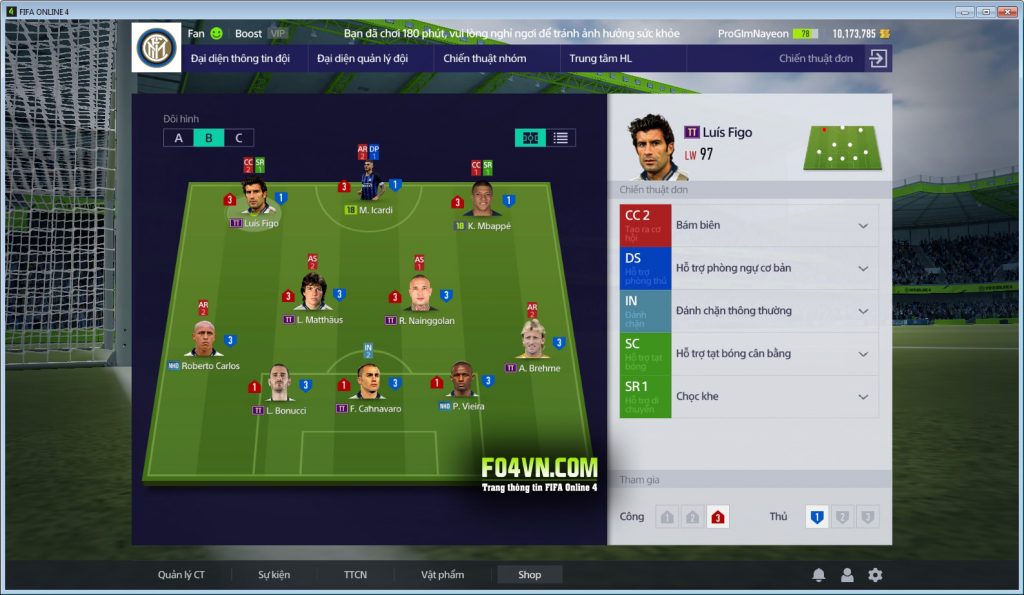Image resolution: width=1024 pixels, height=595 pixels.
Task: Select F. Cannavaro in defense
Action: point(368,384)
